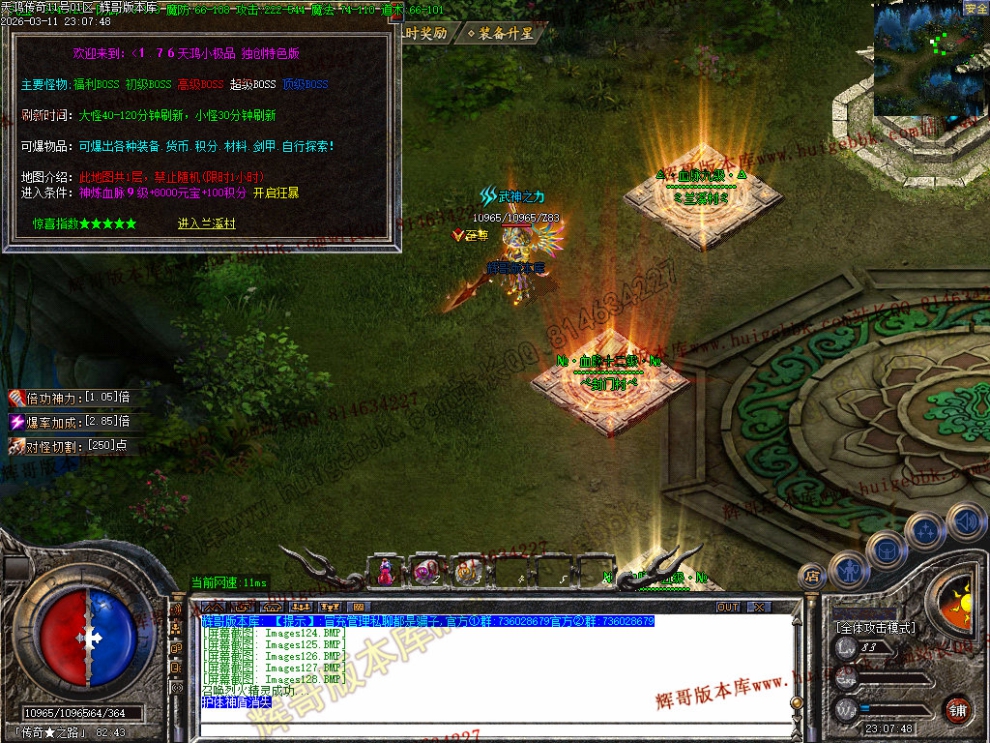Click the OUT button on chat bar

point(728,607)
